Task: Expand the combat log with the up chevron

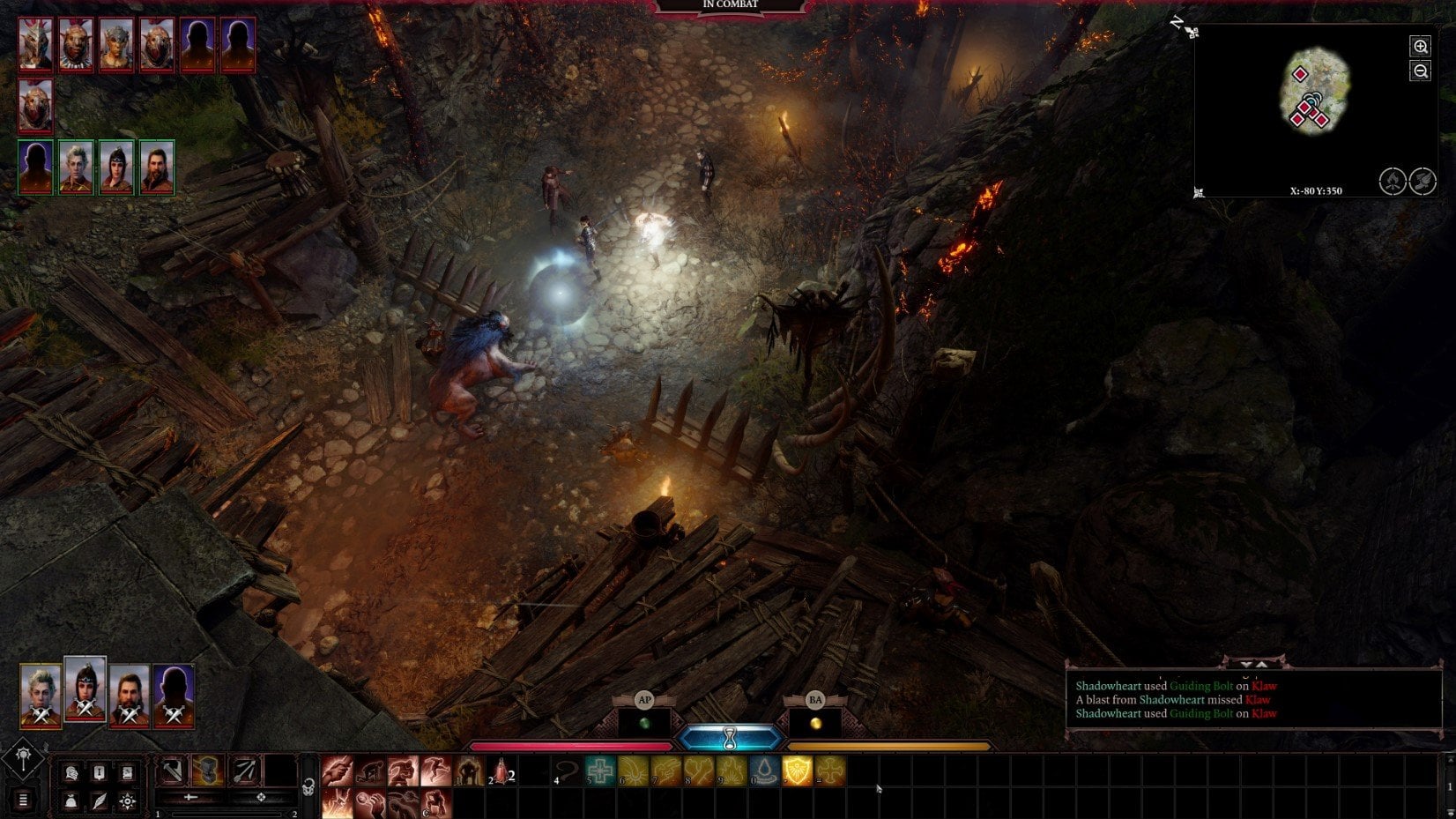Action: point(1261,665)
